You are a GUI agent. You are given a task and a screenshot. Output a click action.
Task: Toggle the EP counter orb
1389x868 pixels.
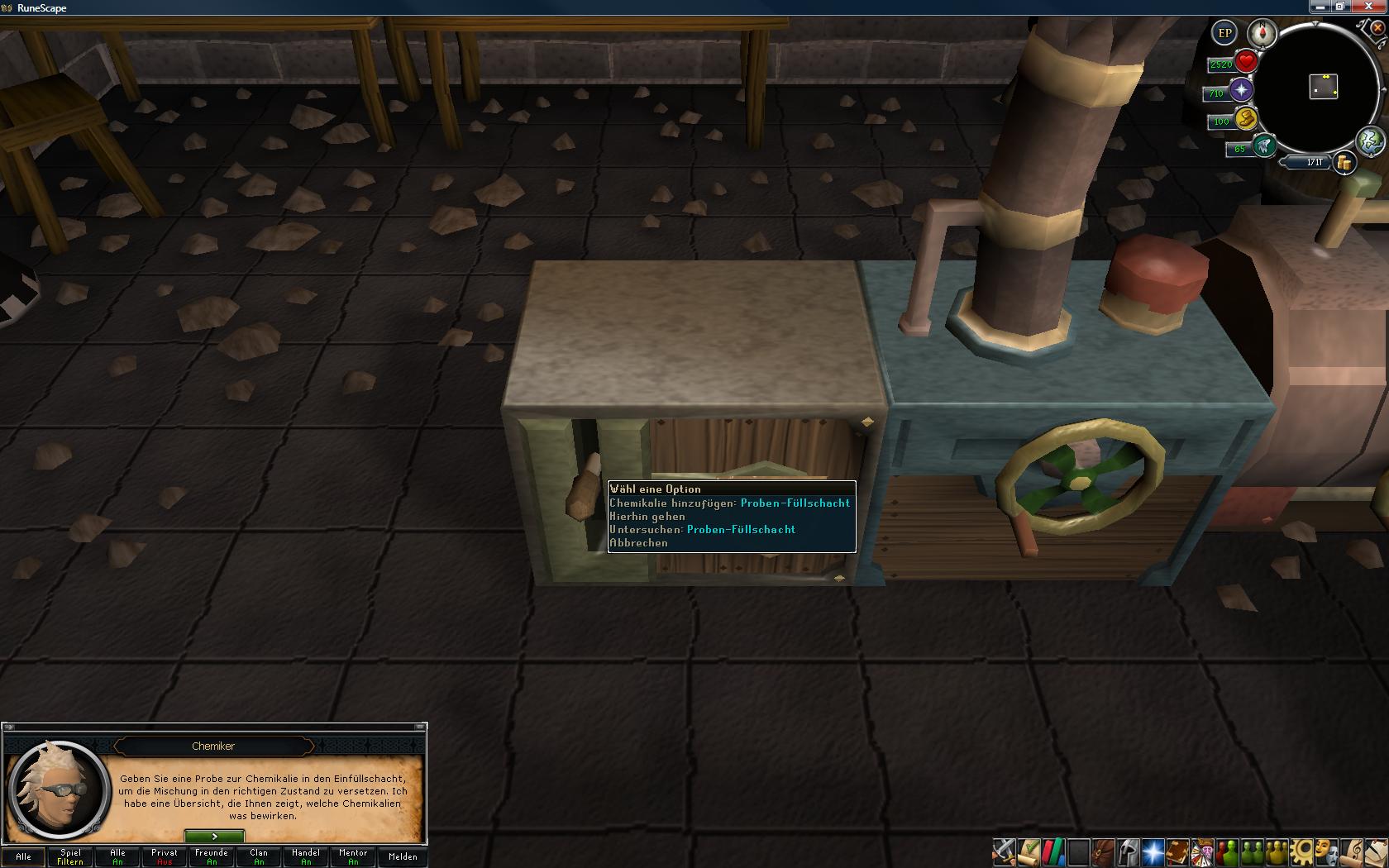coord(1224,34)
